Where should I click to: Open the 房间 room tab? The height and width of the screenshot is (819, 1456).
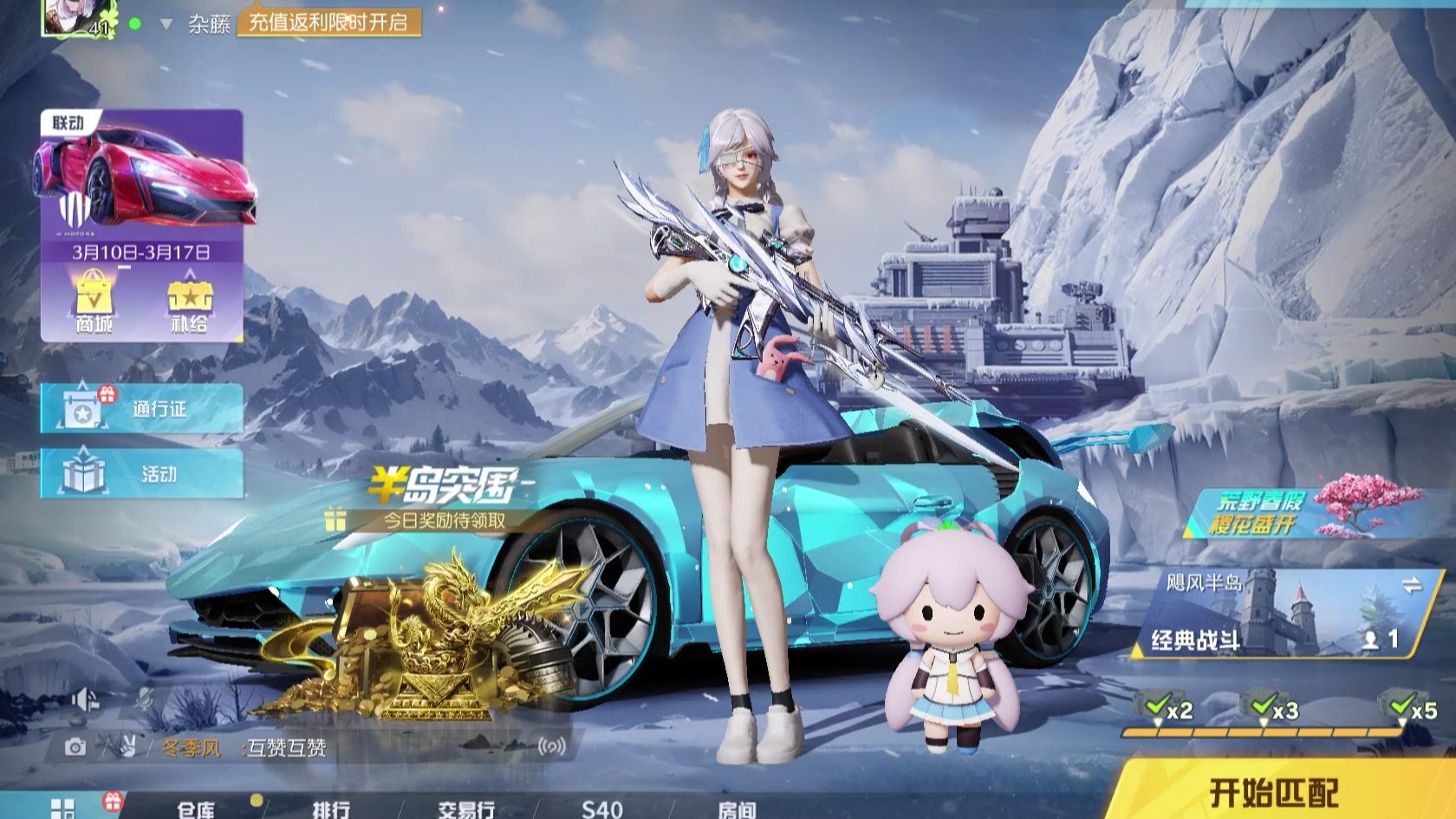coord(736,809)
